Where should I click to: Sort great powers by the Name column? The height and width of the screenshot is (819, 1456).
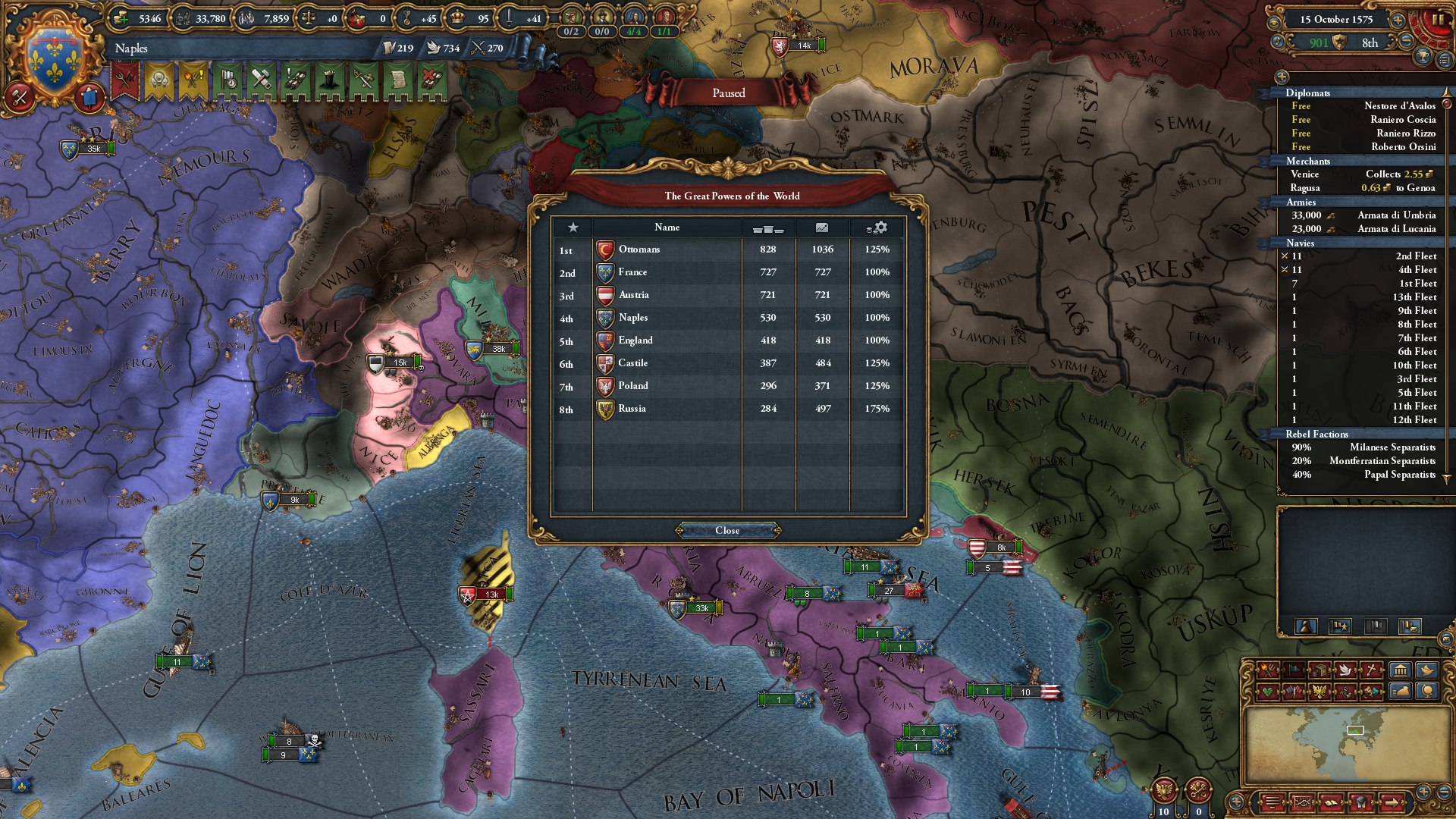click(x=667, y=227)
